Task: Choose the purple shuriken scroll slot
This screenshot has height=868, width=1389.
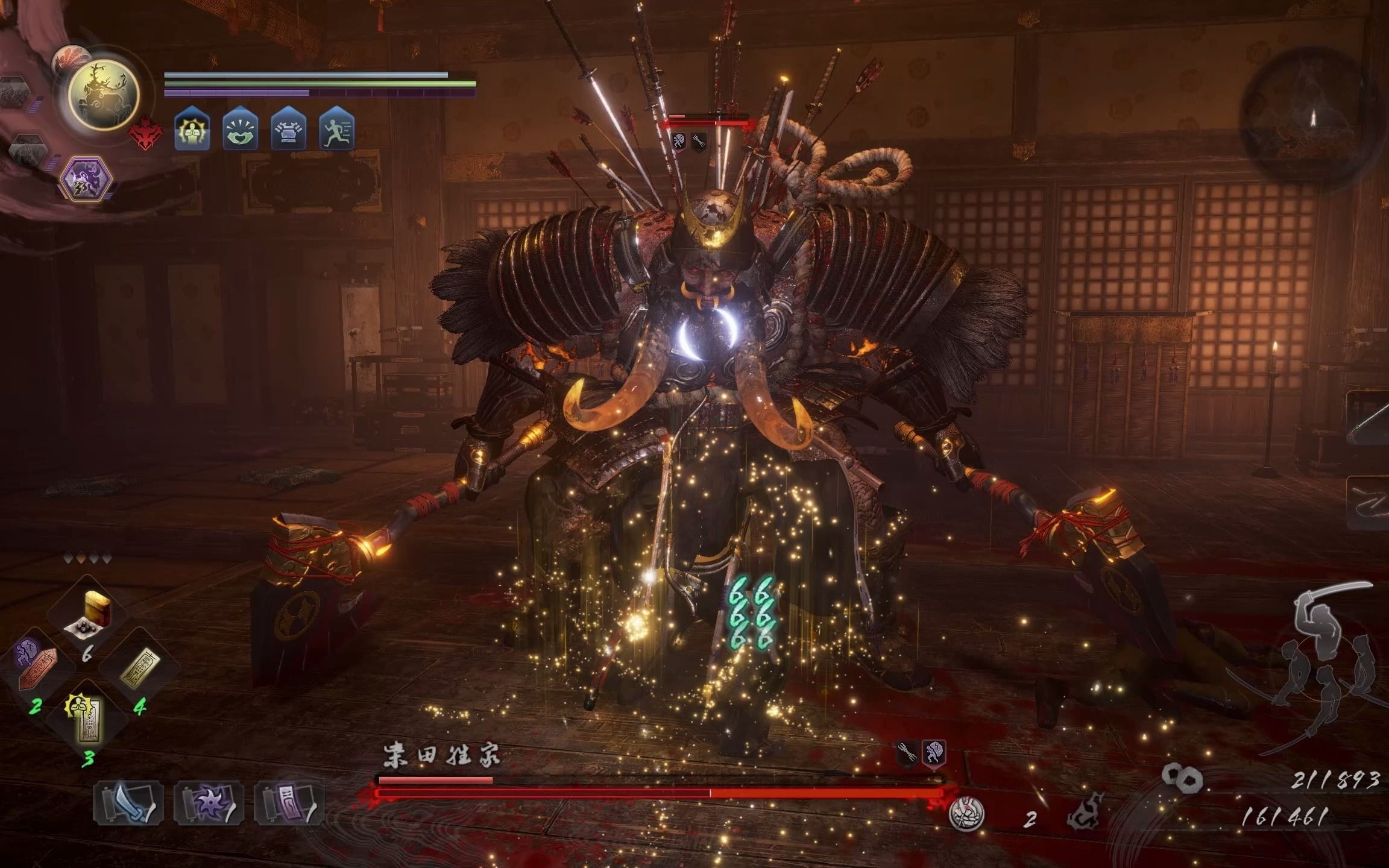Action: (209, 802)
